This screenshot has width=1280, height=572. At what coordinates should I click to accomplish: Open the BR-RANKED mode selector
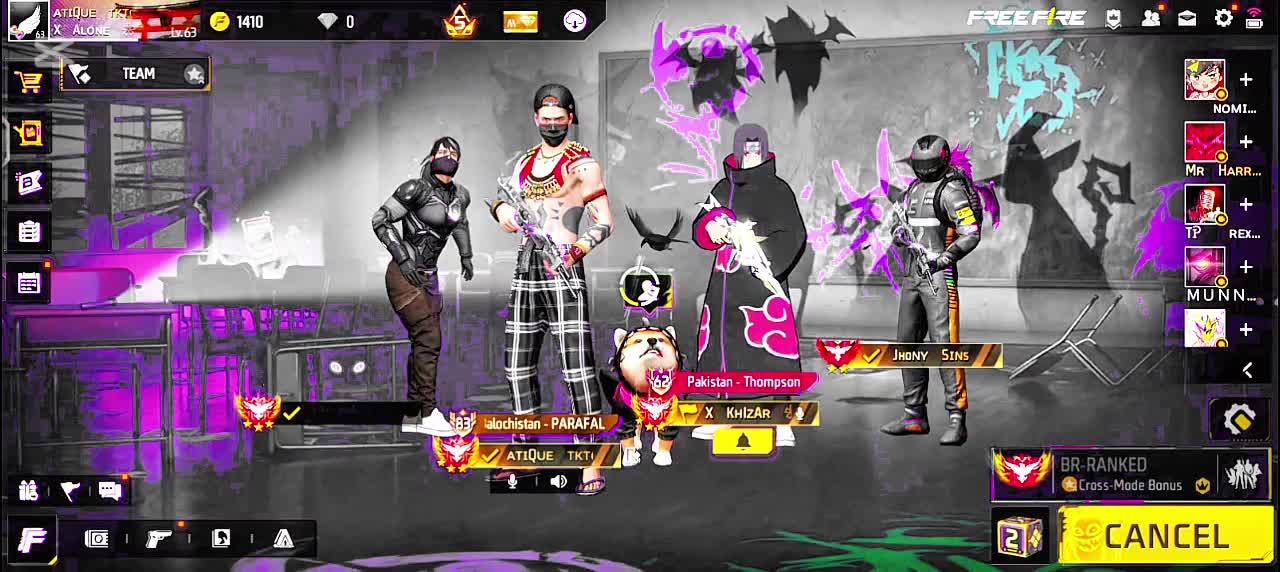(x=1105, y=474)
